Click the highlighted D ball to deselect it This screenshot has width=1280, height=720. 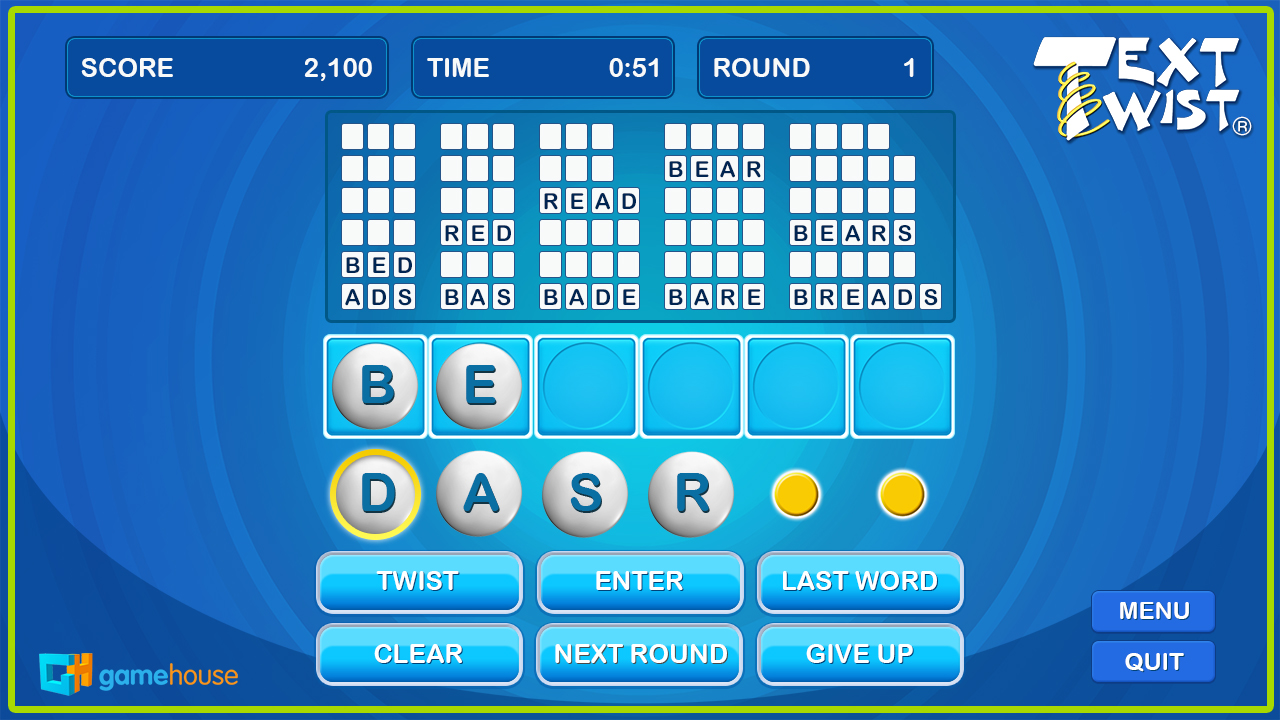pyautogui.click(x=375, y=493)
